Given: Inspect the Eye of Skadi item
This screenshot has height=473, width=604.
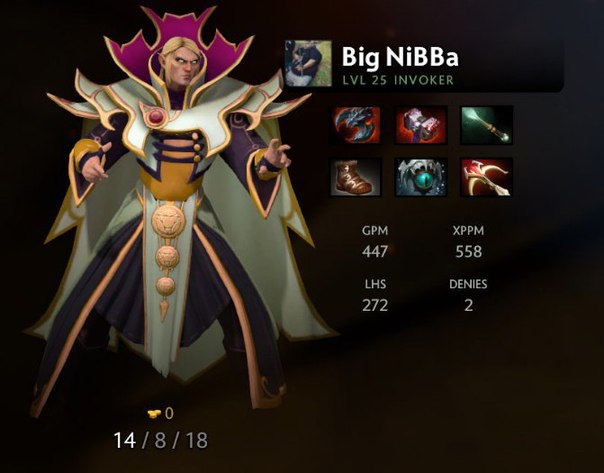Looking at the screenshot, I should point(421,176).
